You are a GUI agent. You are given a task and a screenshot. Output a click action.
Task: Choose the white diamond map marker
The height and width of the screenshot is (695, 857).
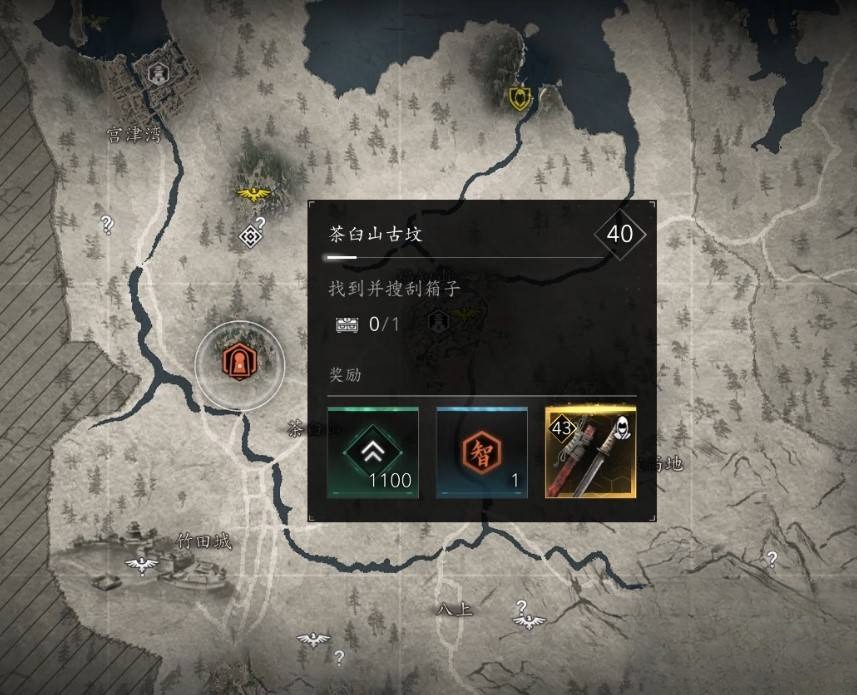(250, 236)
